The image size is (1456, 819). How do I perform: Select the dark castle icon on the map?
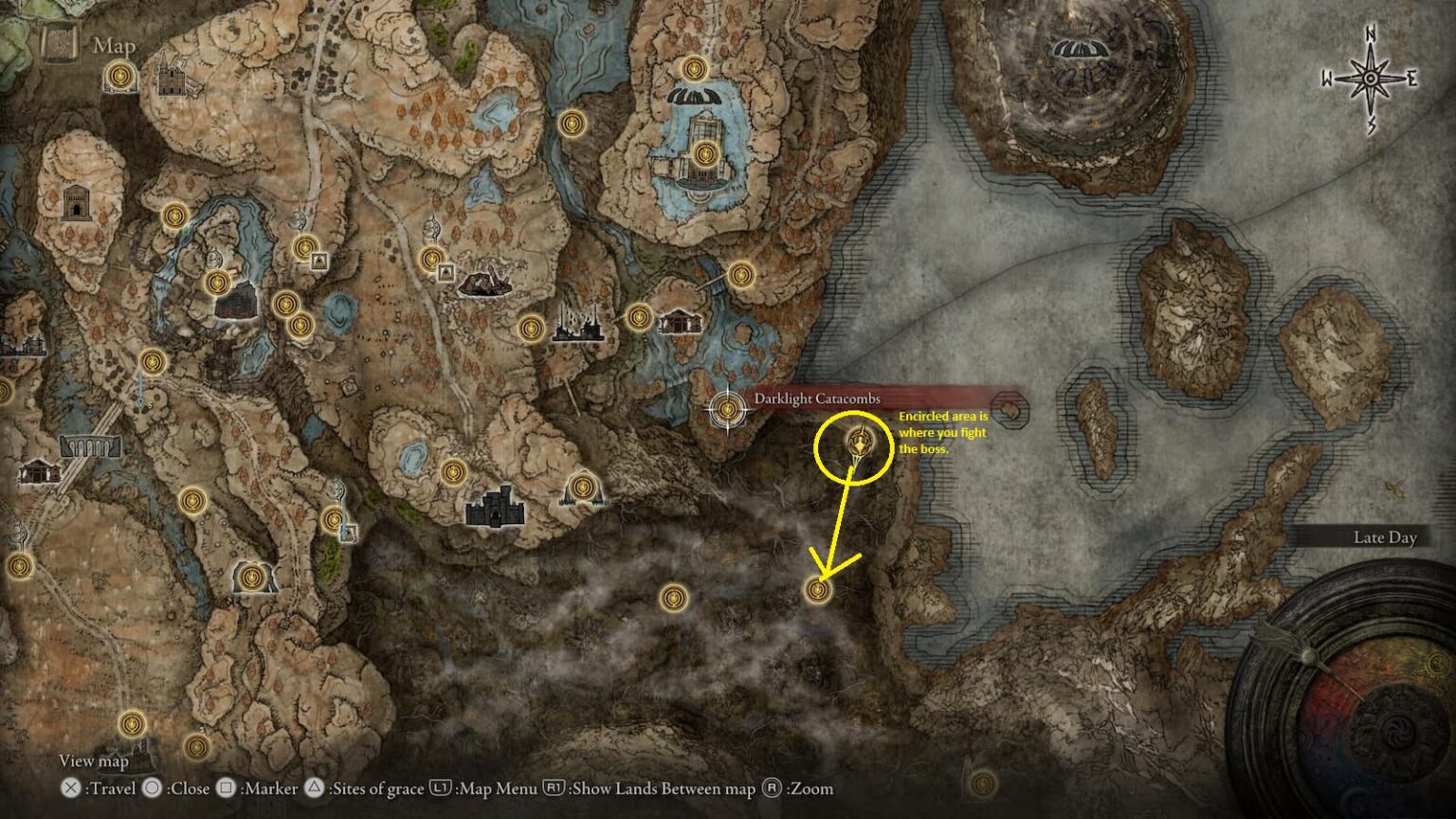click(495, 506)
